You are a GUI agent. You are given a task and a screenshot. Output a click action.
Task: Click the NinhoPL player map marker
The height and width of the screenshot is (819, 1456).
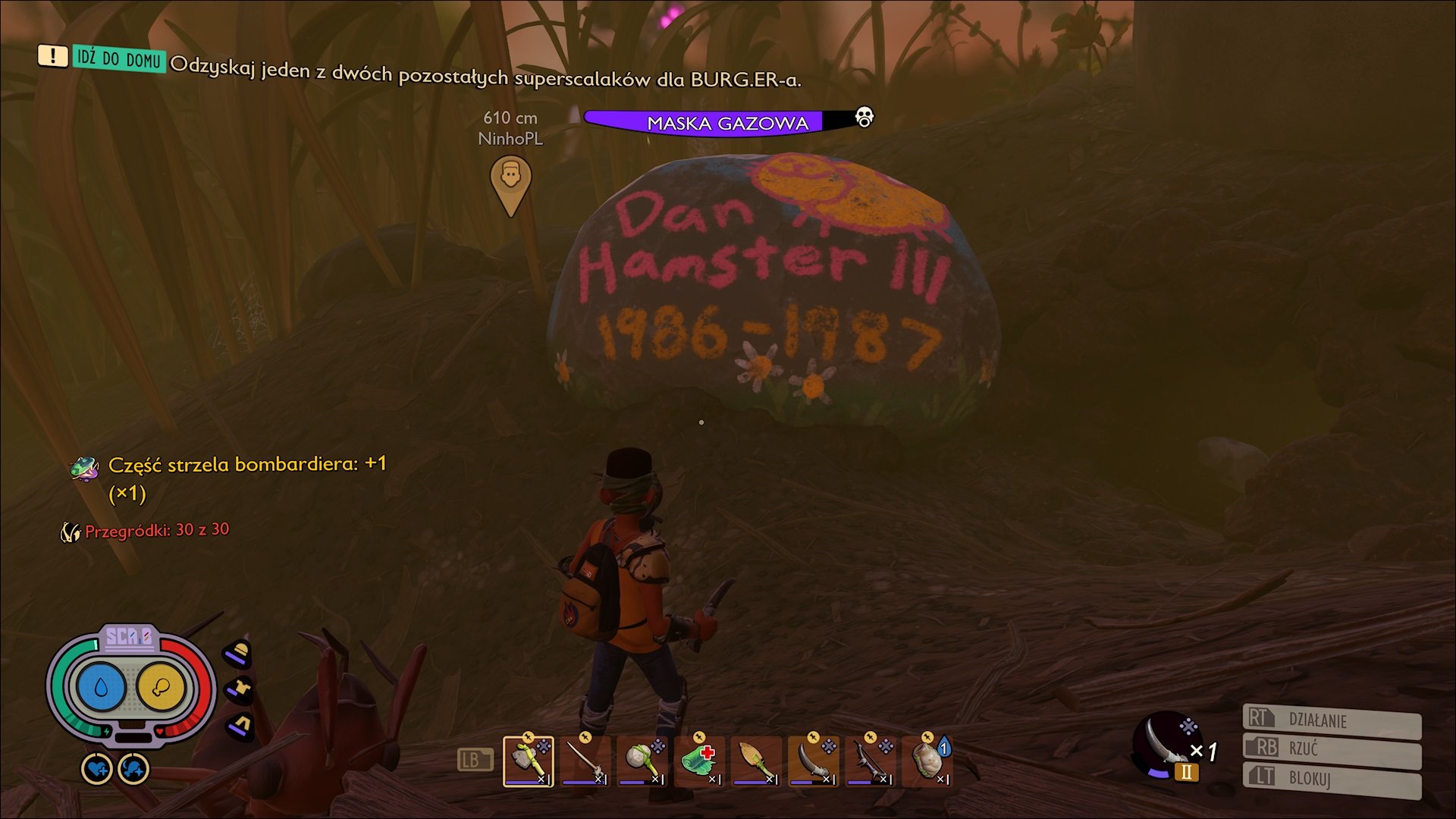click(x=510, y=182)
